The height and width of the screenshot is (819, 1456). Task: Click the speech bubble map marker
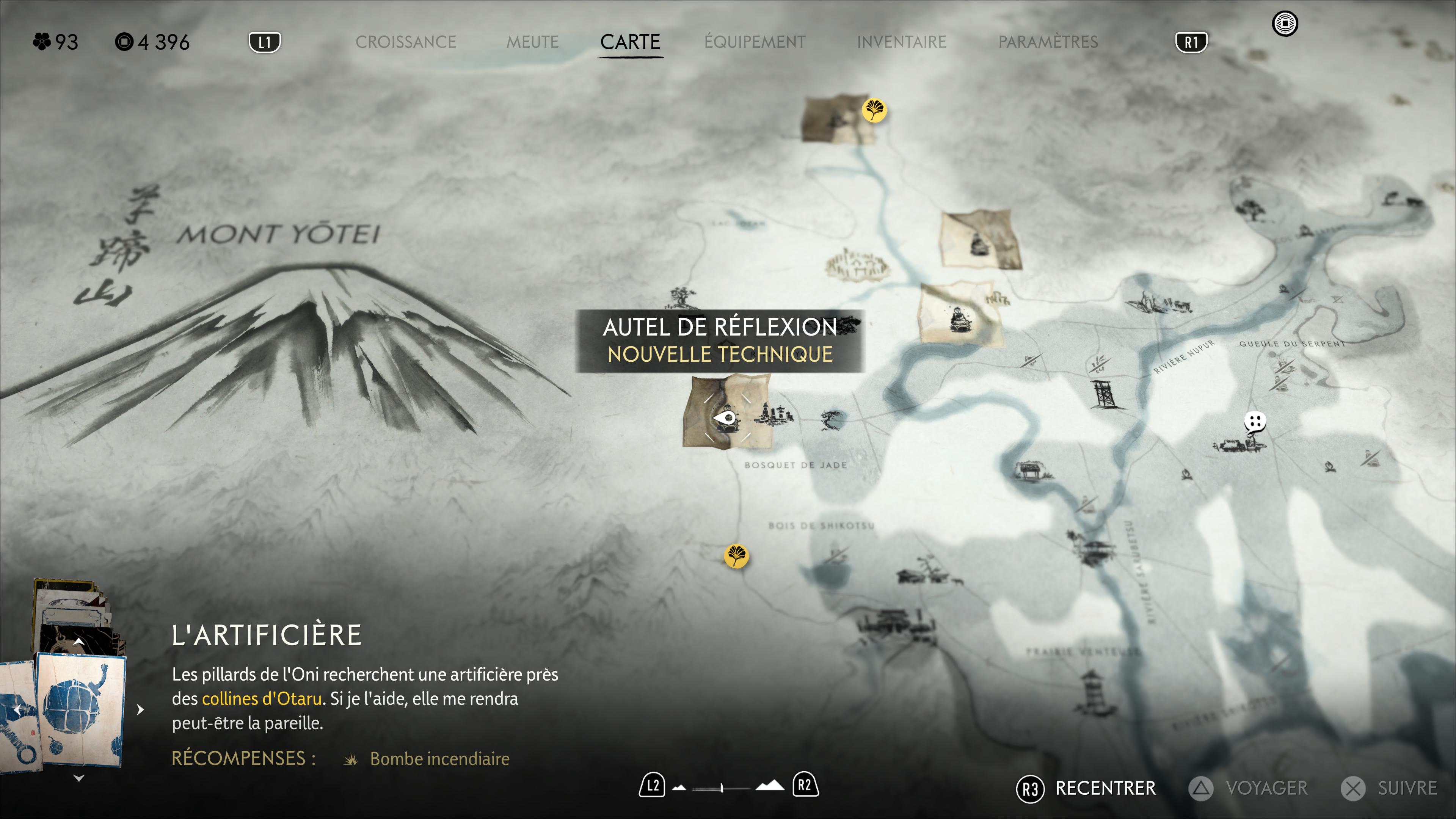coord(1255,422)
